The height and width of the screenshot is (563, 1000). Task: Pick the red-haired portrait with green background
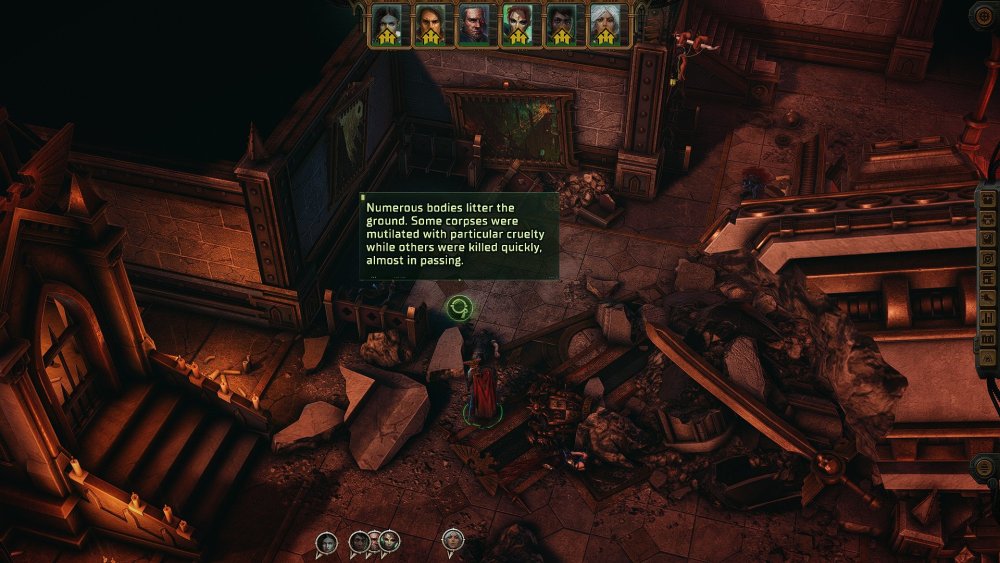click(x=518, y=24)
